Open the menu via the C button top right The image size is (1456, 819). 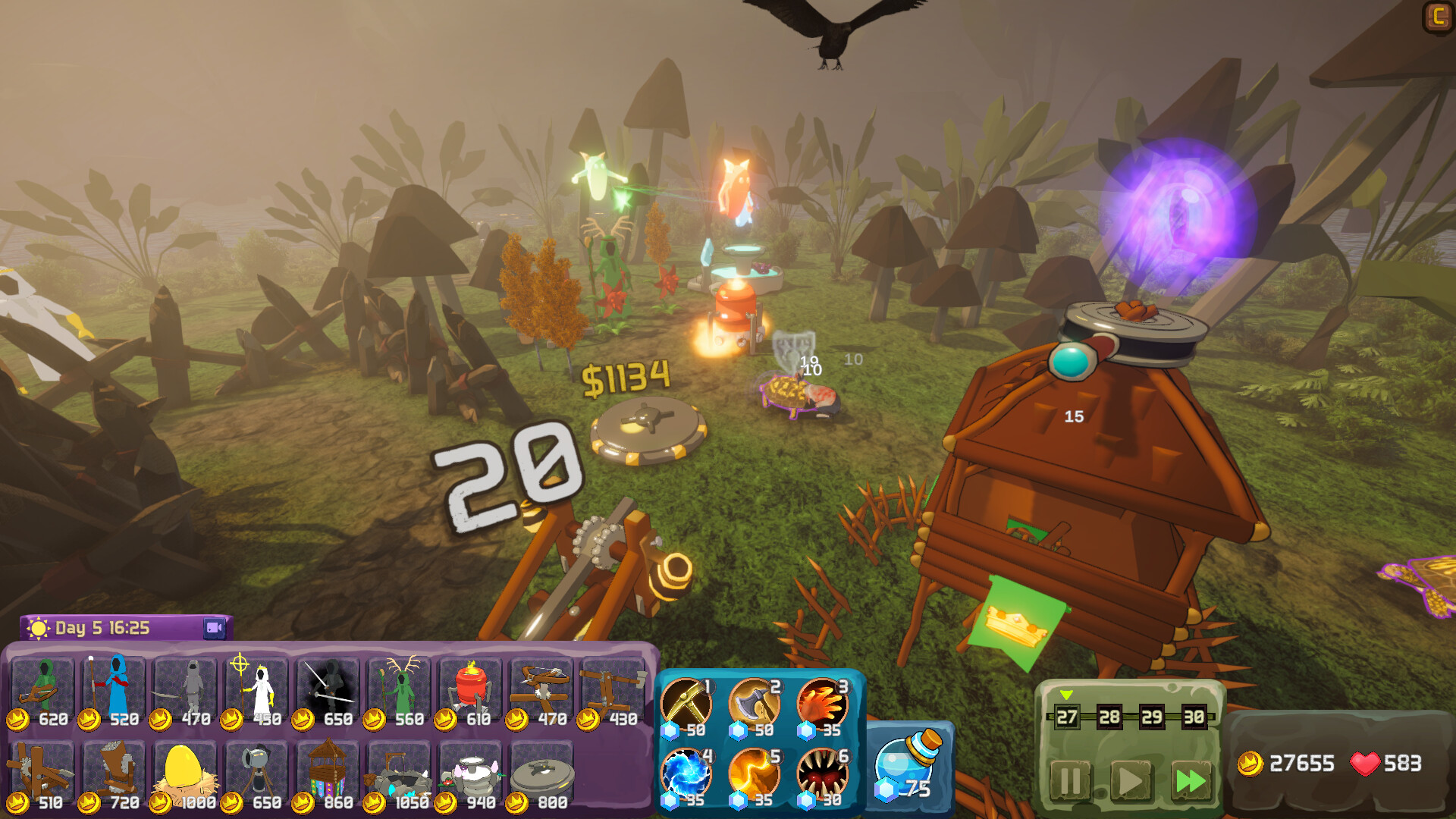1439,17
